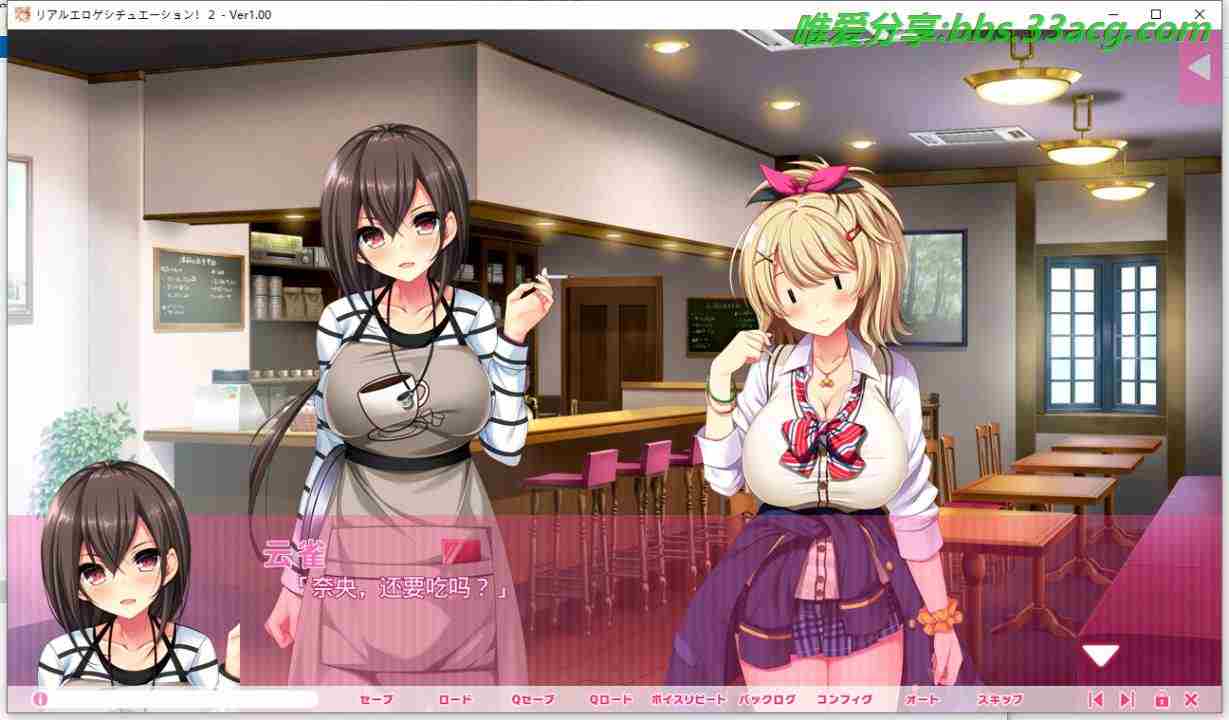Click the info icon in the bottom bar

pos(41,700)
